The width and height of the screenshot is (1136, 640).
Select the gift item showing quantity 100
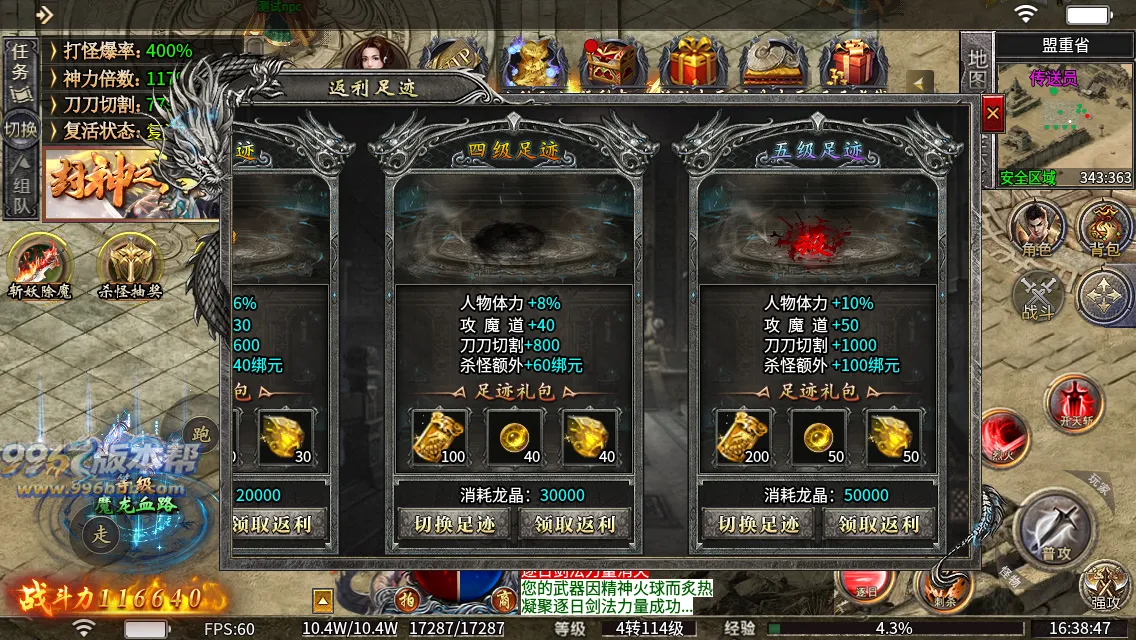(440, 437)
